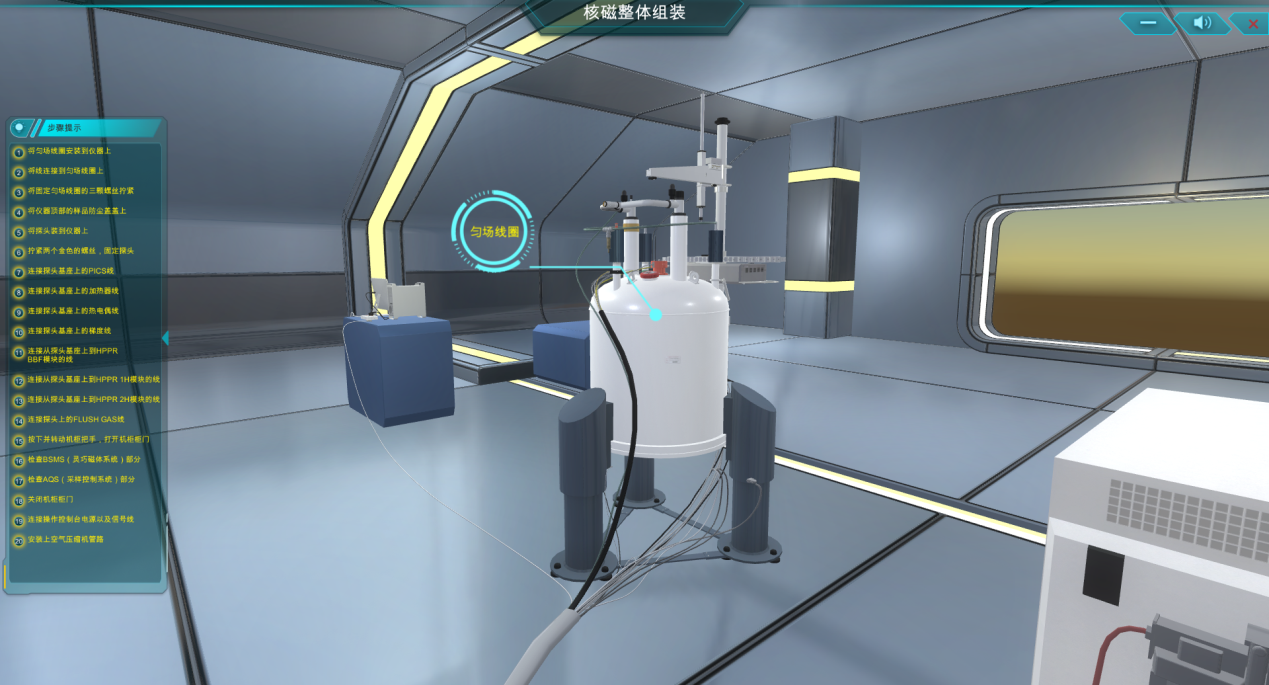Select step 4 样品防尘盖 hint
The width and height of the screenshot is (1269, 685).
[76, 211]
